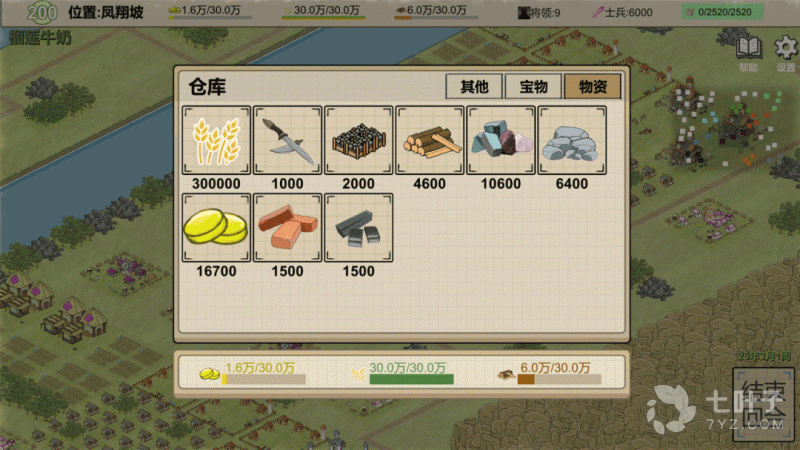Select the wheat grain slot showing 300000
800x450 pixels.
pyautogui.click(x=216, y=140)
